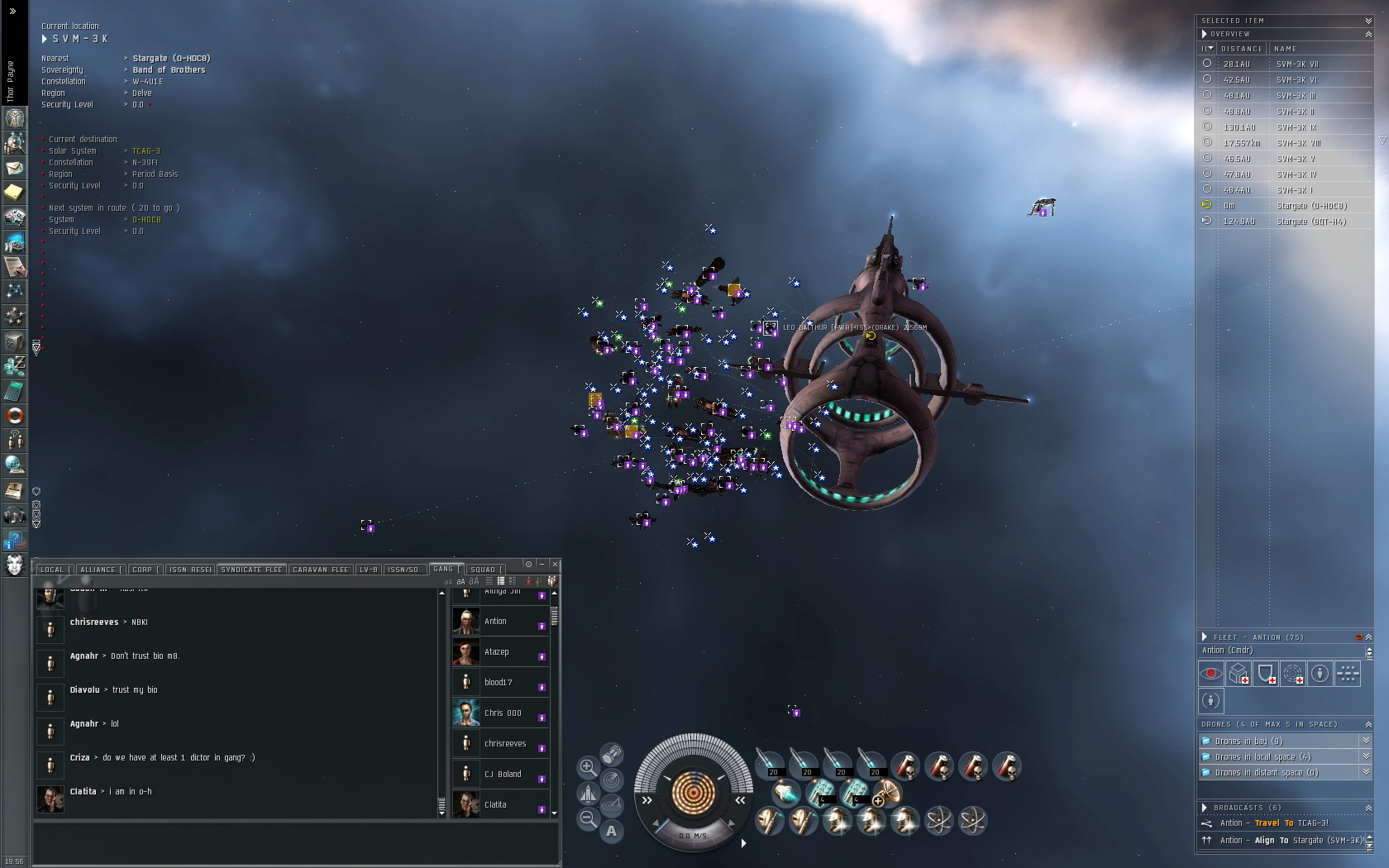Image resolution: width=1389 pixels, height=868 pixels.
Task: Collapse the Broadcasts panel
Action: click(1368, 808)
